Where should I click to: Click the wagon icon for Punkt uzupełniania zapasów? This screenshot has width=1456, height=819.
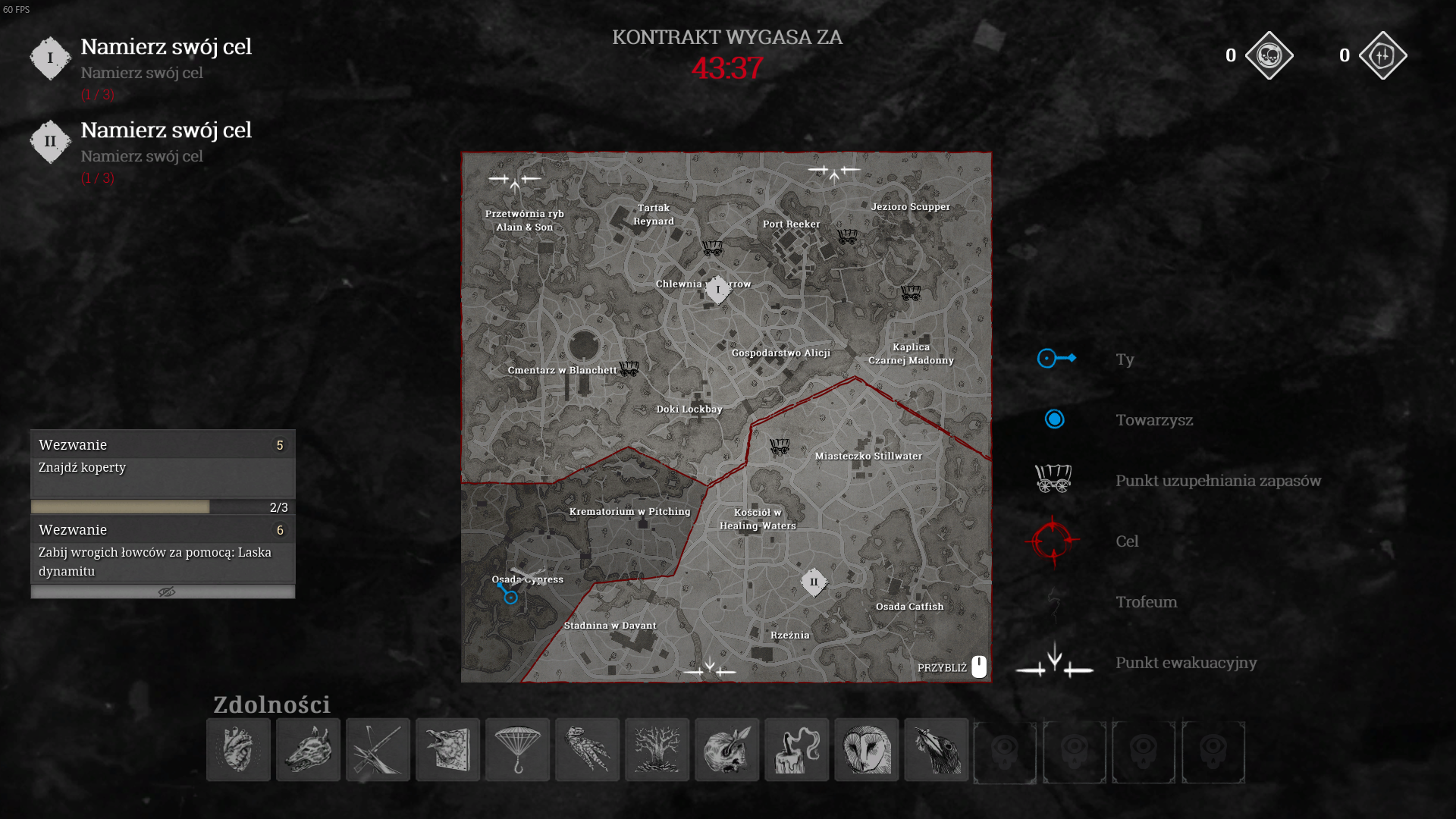tap(1054, 479)
